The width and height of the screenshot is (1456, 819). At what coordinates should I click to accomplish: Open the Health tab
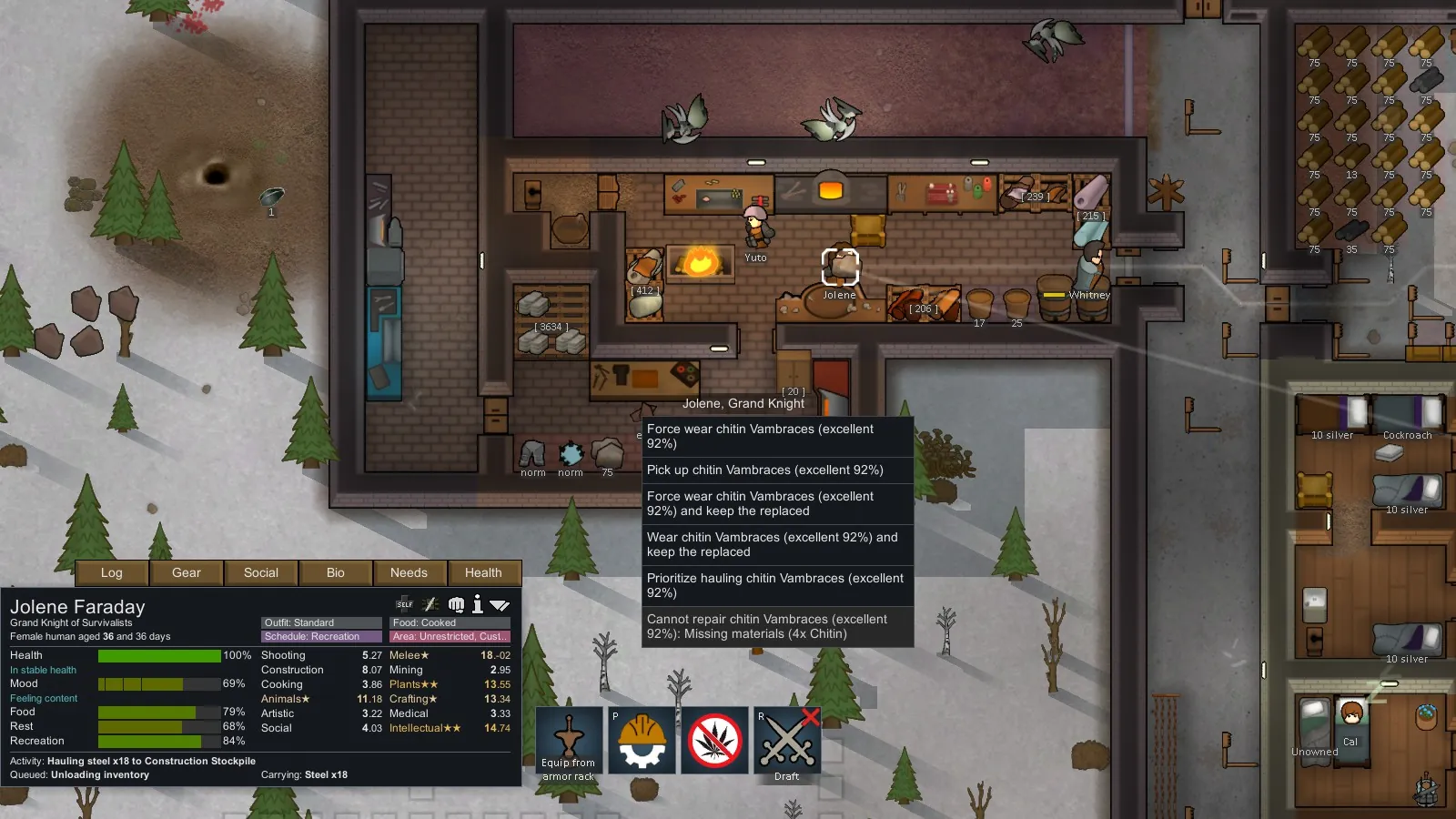[483, 572]
